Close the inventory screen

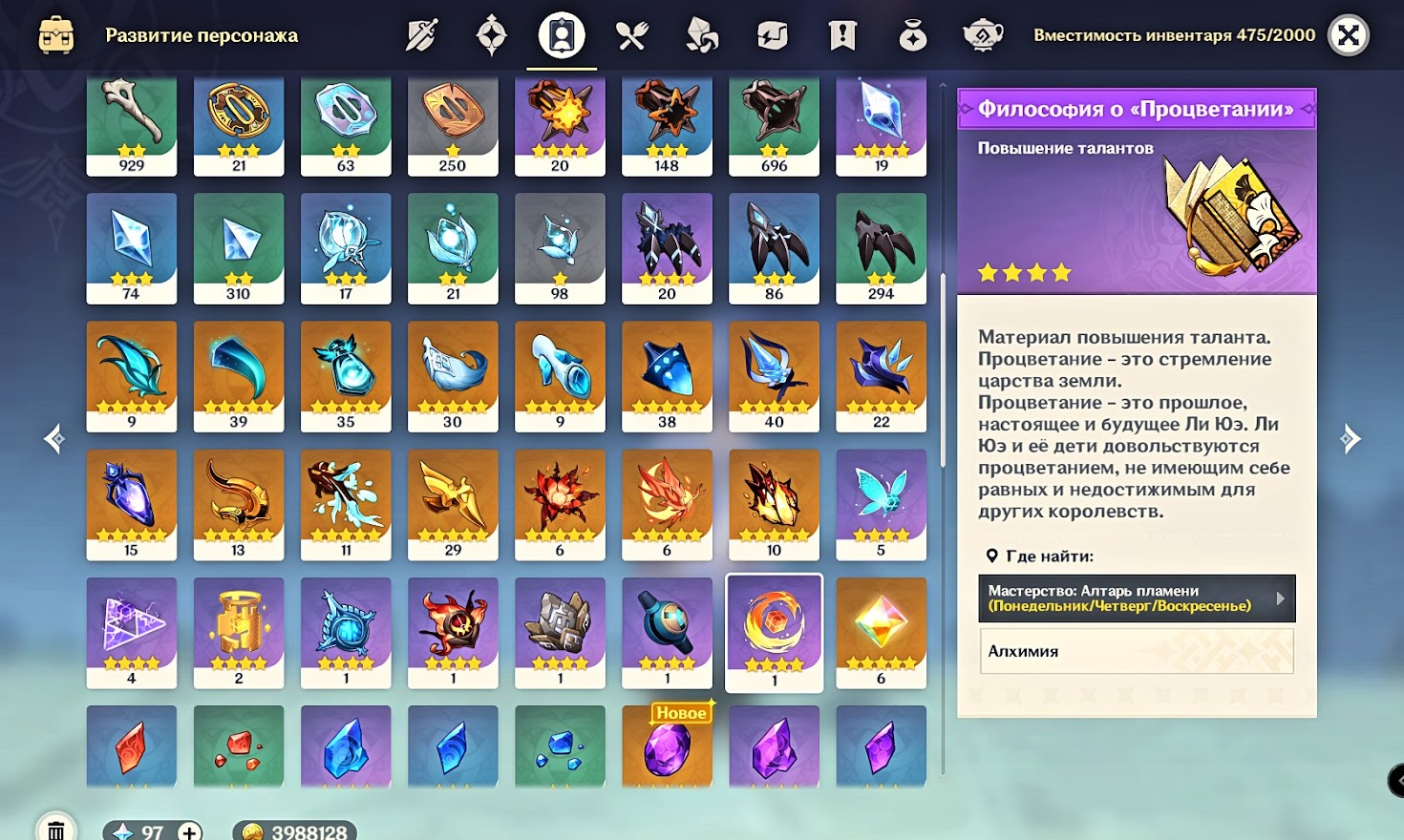click(x=1349, y=36)
